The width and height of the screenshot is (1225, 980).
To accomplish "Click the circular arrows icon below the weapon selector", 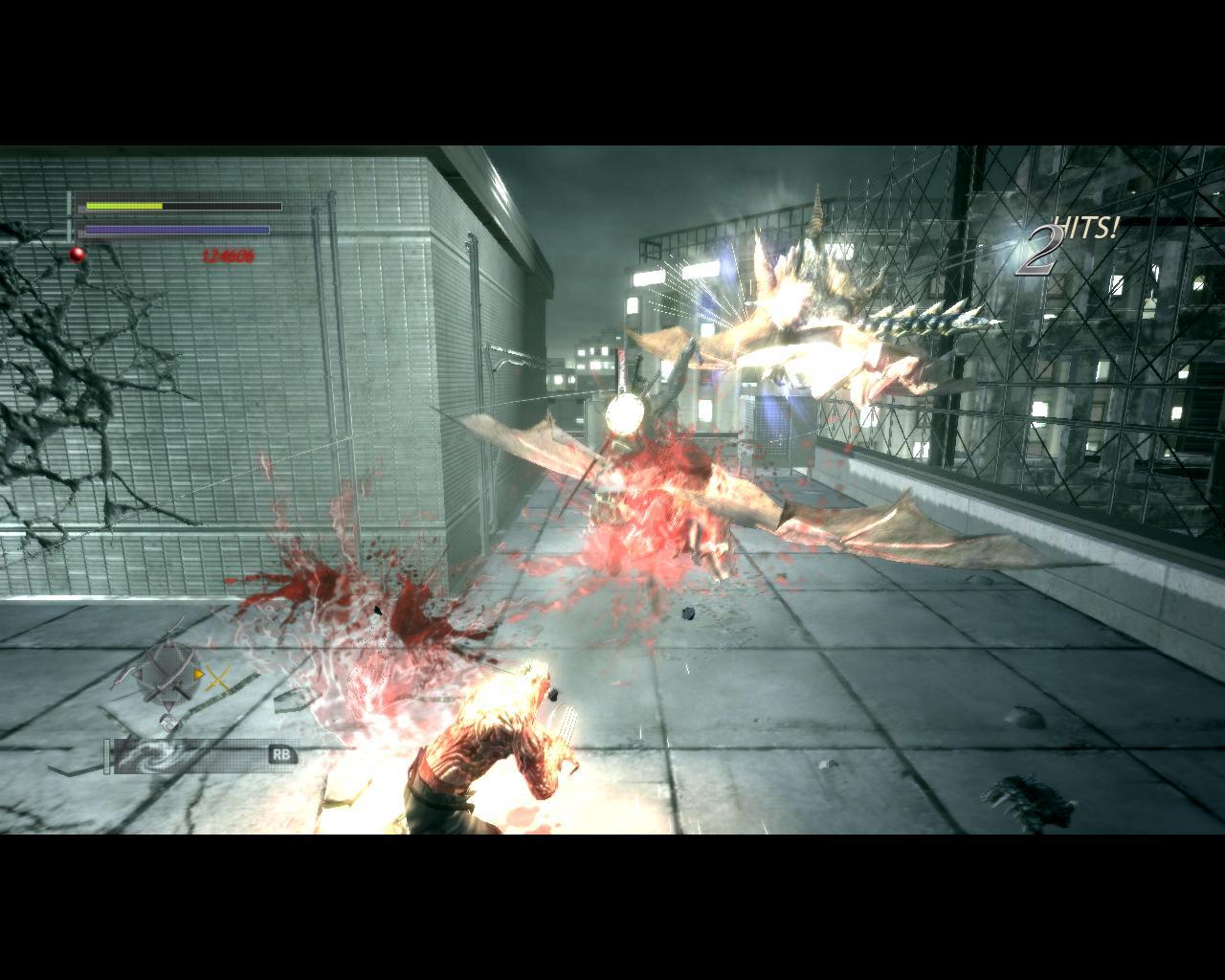I will click(169, 722).
